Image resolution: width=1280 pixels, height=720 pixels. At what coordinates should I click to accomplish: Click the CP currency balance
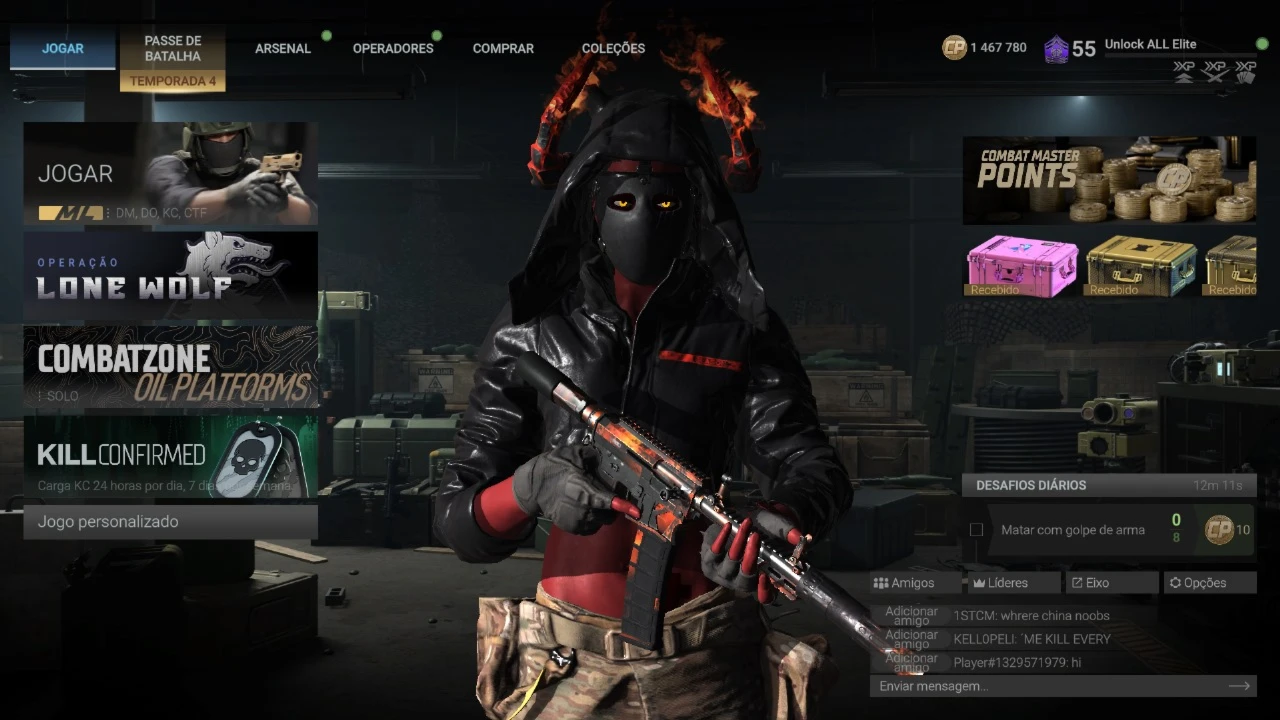pos(985,47)
